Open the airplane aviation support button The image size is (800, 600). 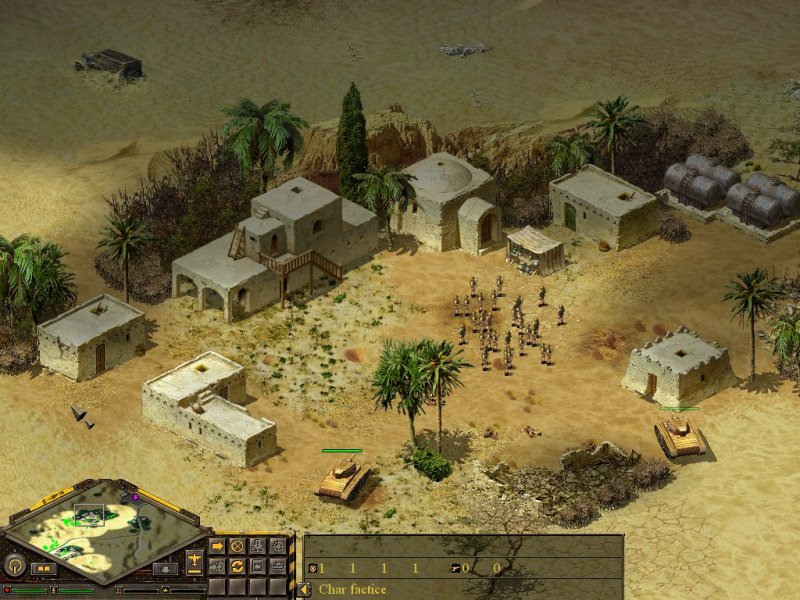(x=194, y=559)
